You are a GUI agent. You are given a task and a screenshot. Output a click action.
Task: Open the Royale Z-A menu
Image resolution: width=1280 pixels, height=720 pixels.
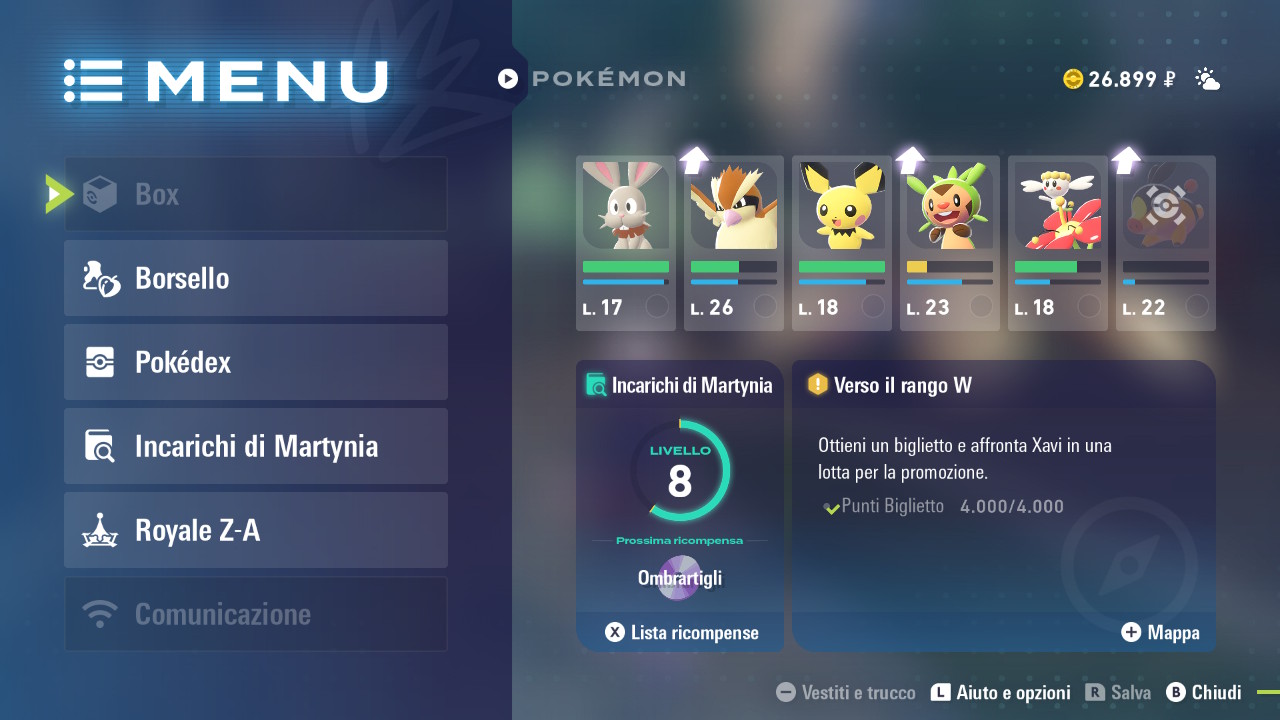point(256,530)
